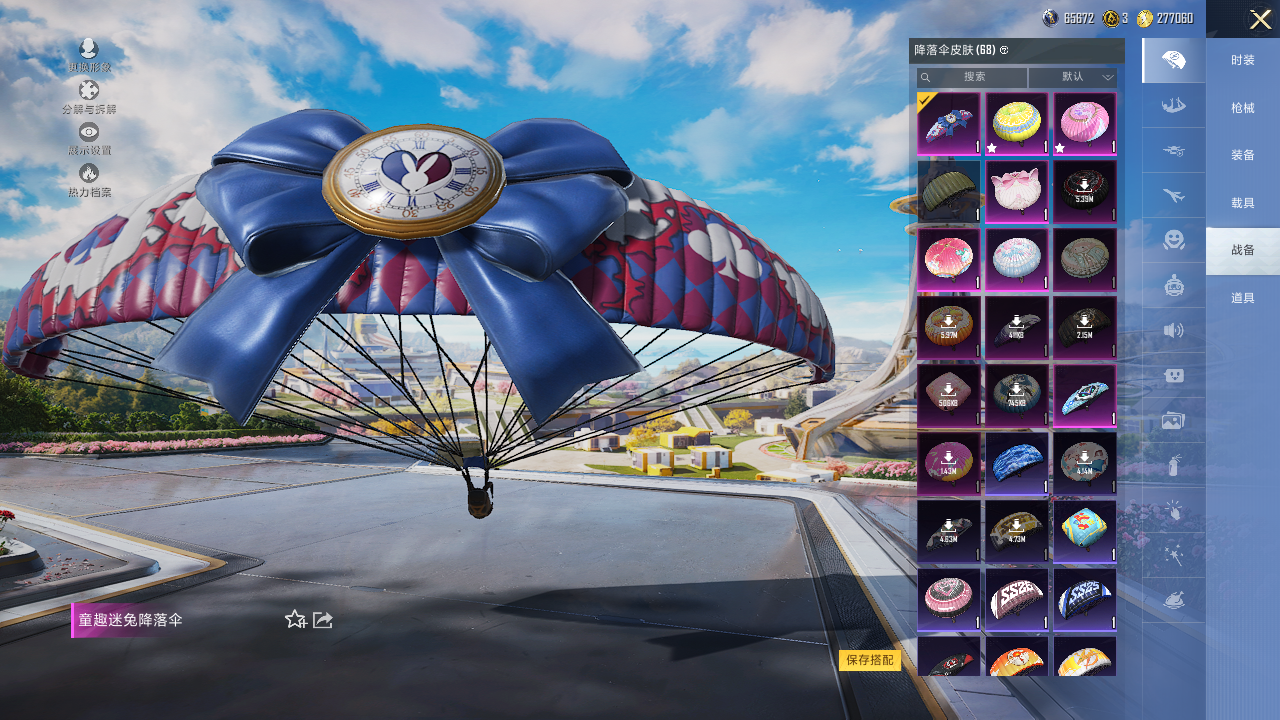Click the 搜索 search field
1280x720 pixels.
pos(973,77)
